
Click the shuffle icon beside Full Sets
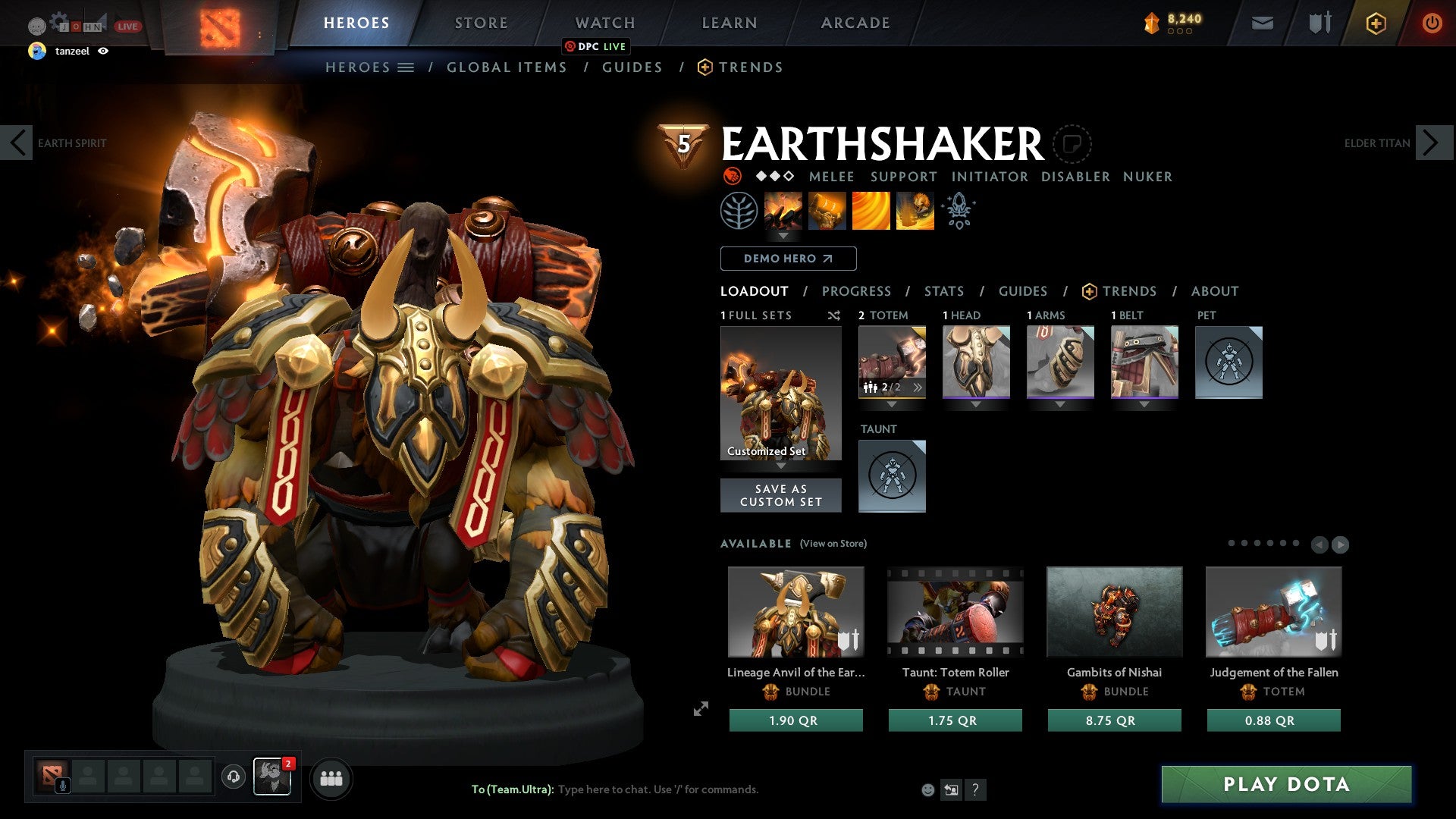pos(834,315)
